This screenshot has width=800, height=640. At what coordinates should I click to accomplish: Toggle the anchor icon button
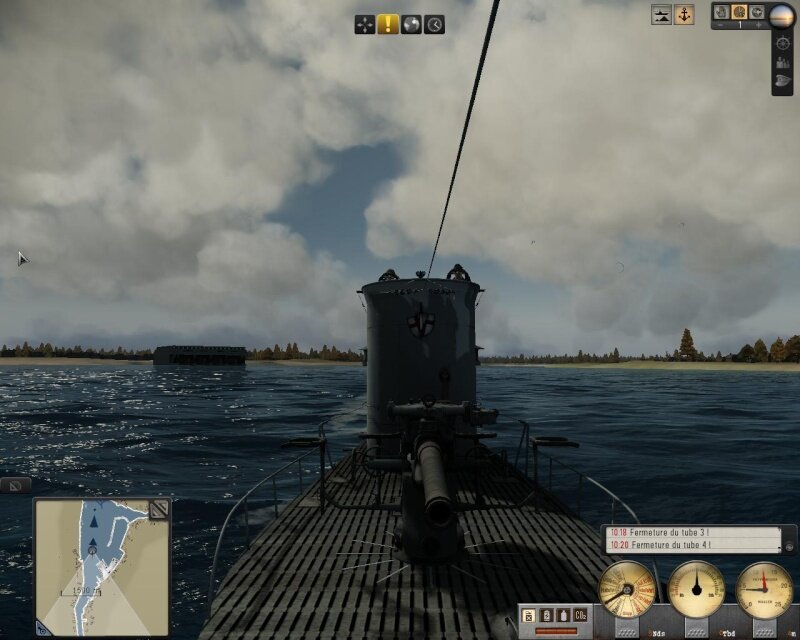[684, 15]
